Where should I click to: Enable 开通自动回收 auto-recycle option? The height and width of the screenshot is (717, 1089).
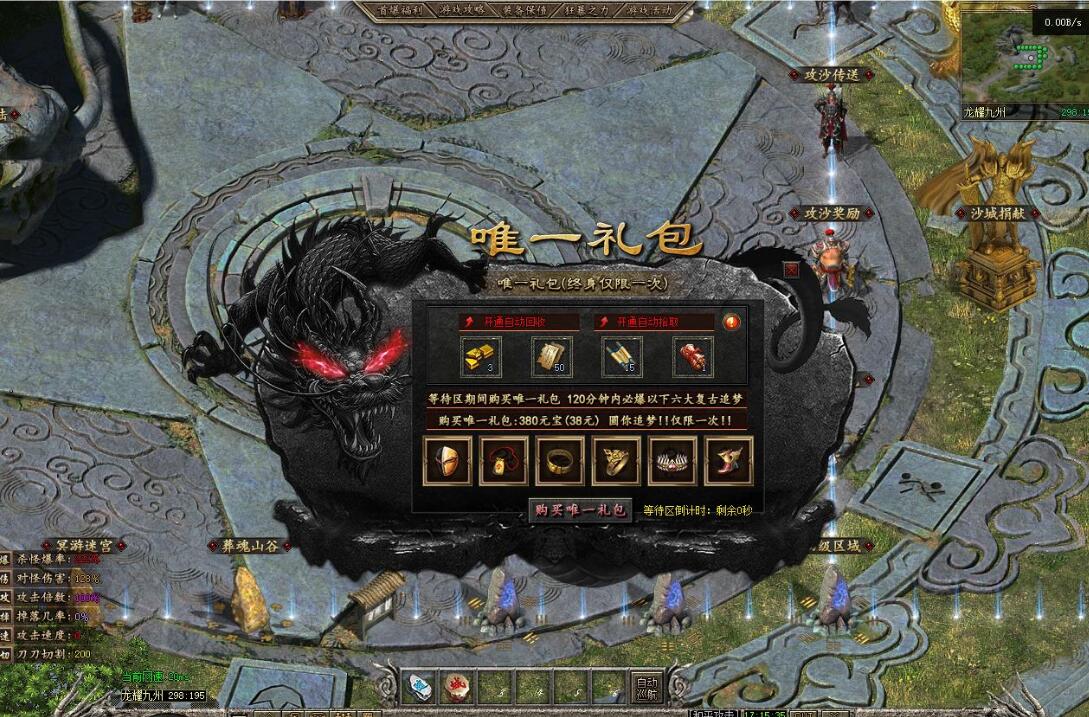click(518, 322)
